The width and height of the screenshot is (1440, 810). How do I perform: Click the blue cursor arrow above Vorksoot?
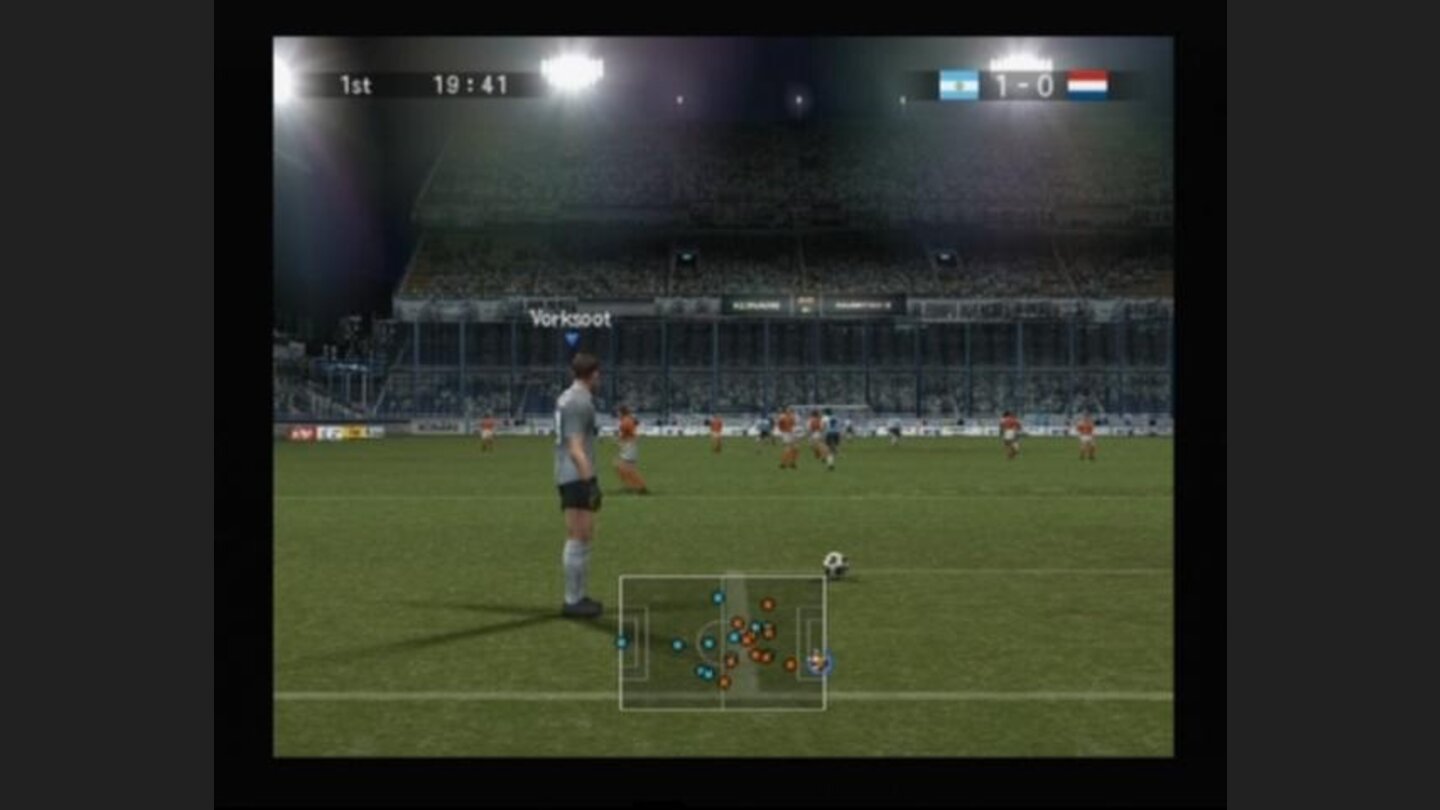(x=572, y=340)
